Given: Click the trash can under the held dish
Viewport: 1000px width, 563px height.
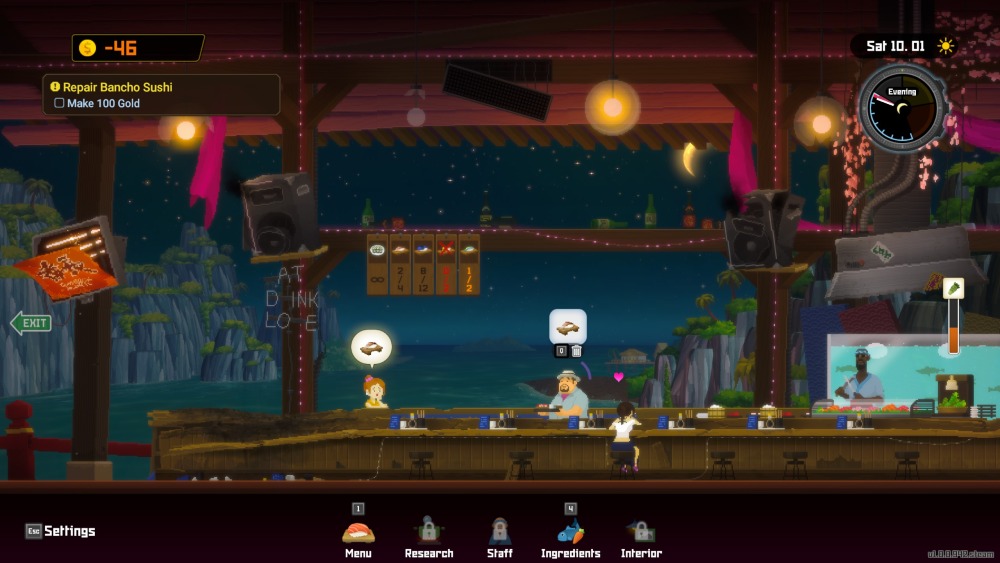Looking at the screenshot, I should [x=576, y=351].
